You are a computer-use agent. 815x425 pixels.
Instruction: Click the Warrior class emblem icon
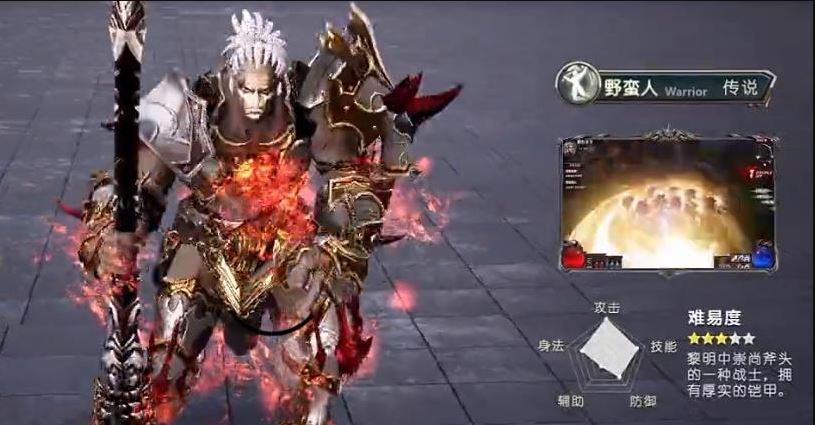point(576,87)
